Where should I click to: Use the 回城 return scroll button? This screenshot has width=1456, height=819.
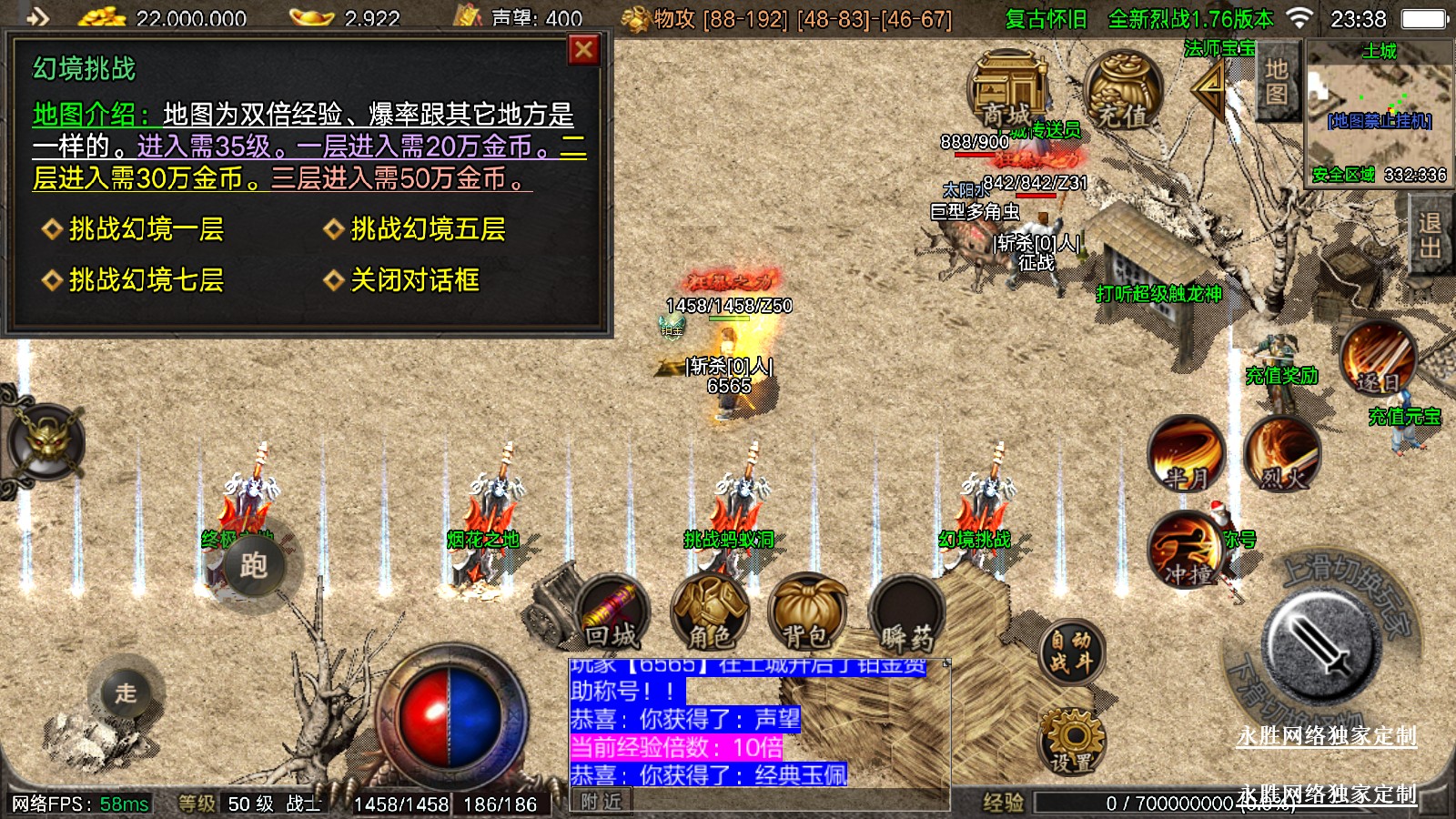612,612
